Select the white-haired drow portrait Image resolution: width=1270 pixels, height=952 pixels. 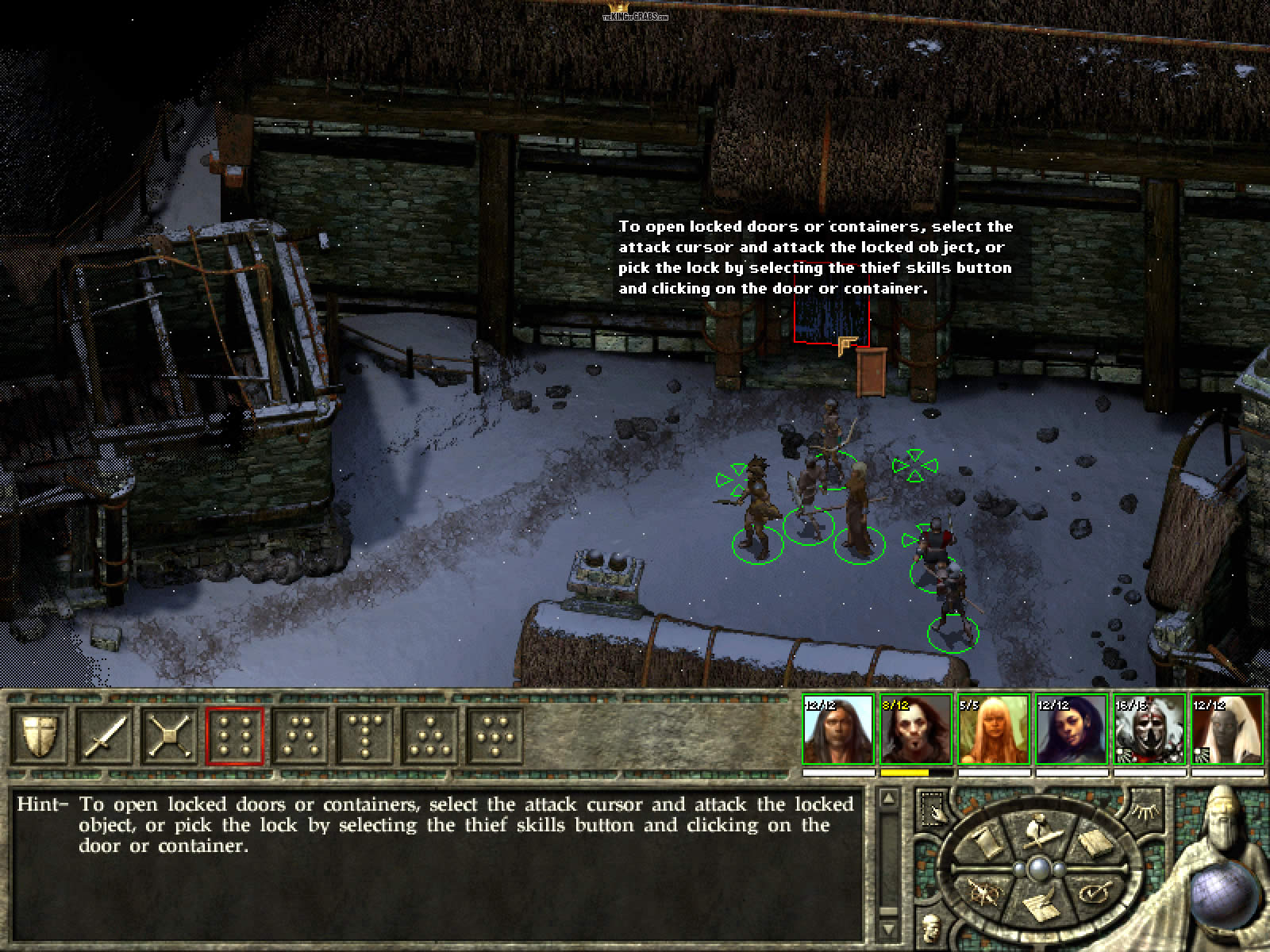[1226, 730]
